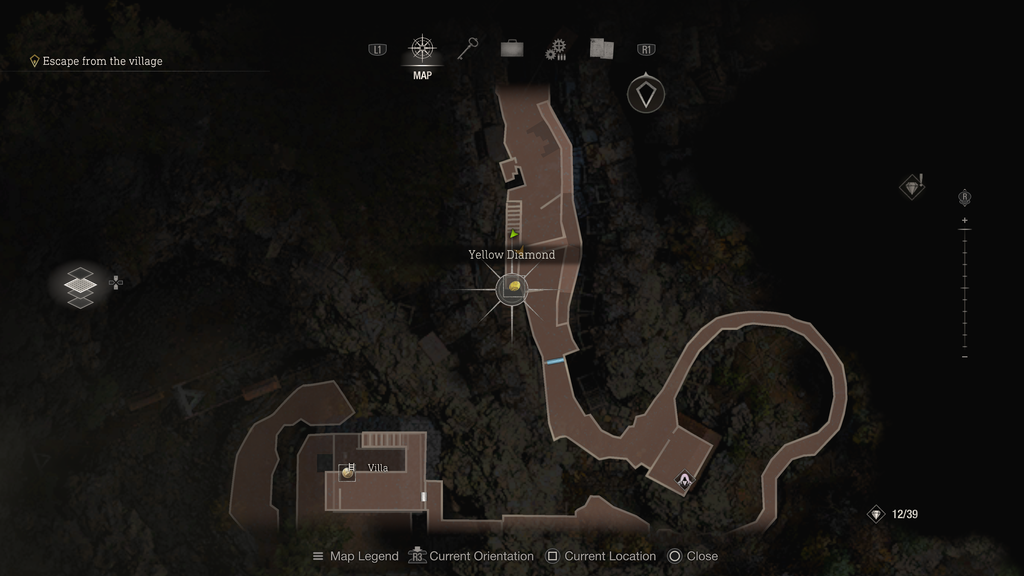This screenshot has height=576, width=1024.
Task: Close the map screen
Action: point(693,556)
